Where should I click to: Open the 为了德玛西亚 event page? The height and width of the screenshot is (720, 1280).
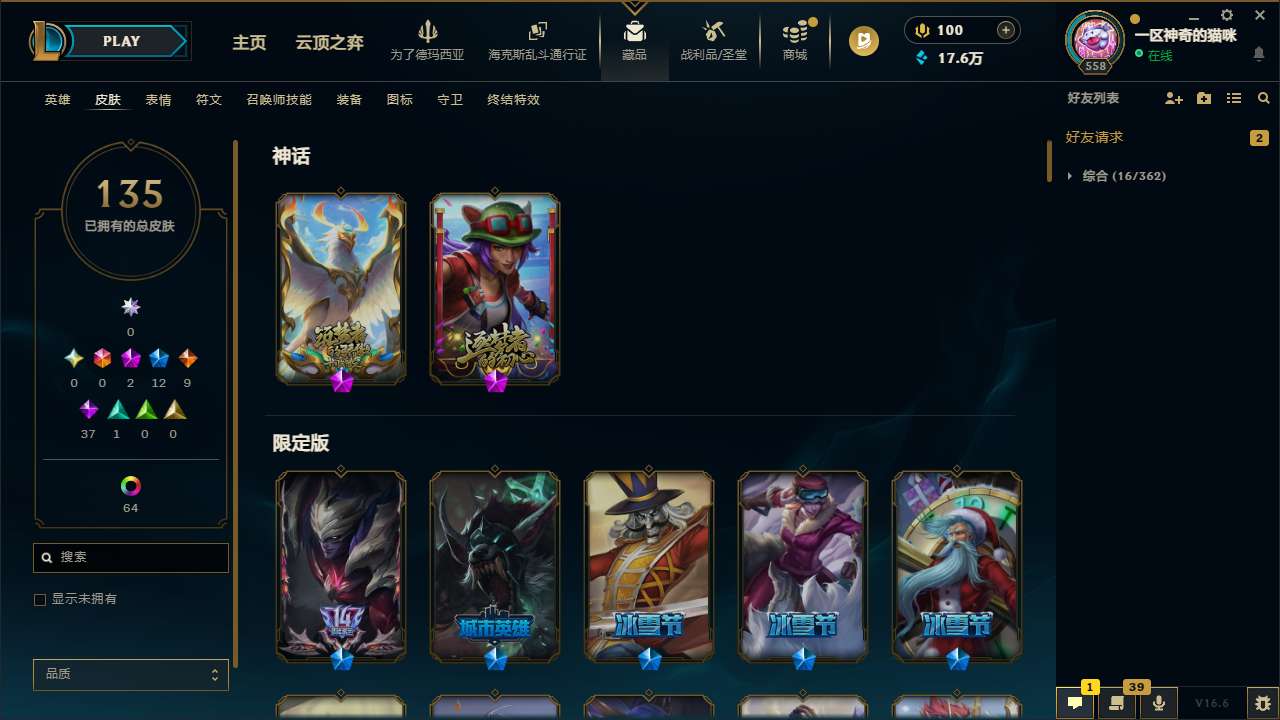pos(428,42)
